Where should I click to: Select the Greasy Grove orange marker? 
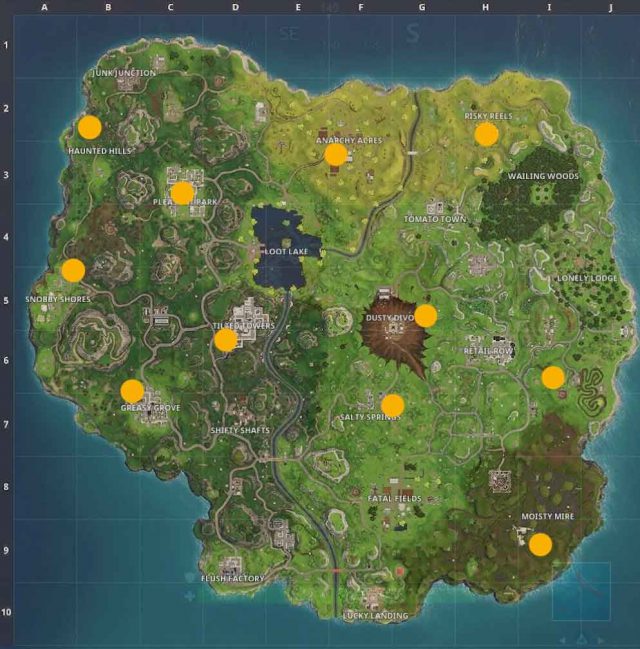[132, 391]
